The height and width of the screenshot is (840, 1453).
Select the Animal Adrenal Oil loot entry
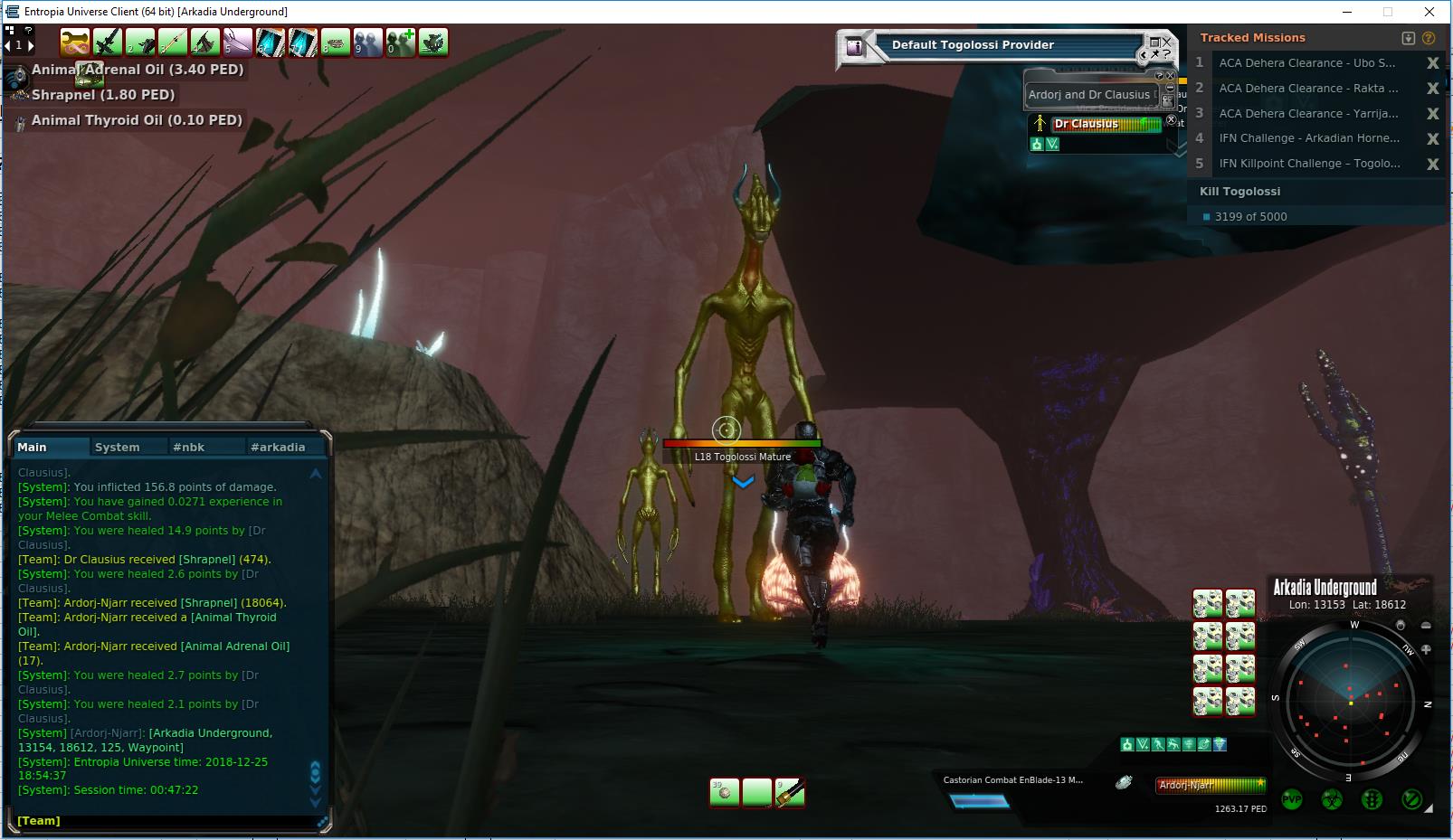click(137, 70)
